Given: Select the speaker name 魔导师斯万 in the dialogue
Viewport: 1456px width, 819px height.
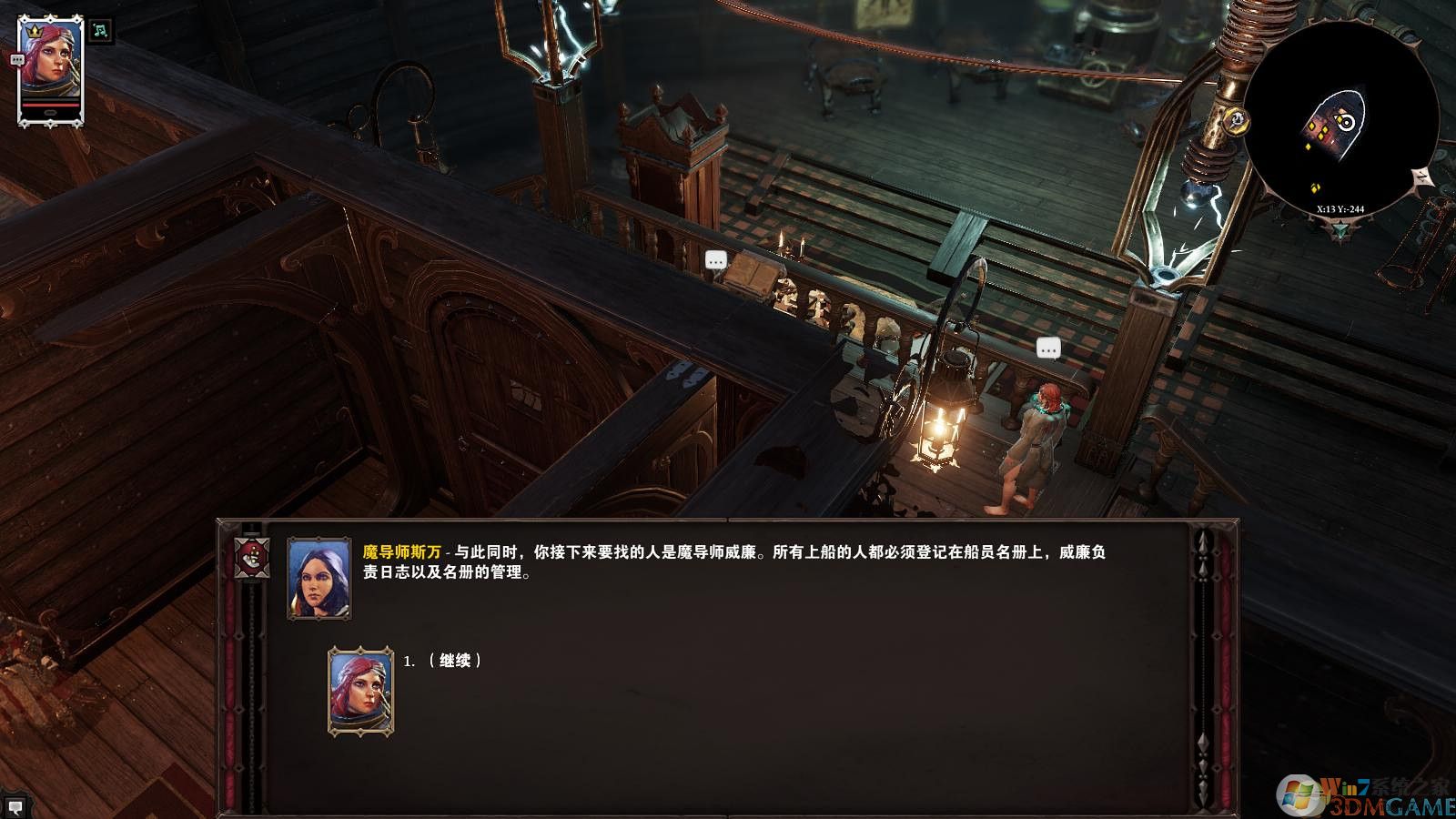Looking at the screenshot, I should pos(403,549).
